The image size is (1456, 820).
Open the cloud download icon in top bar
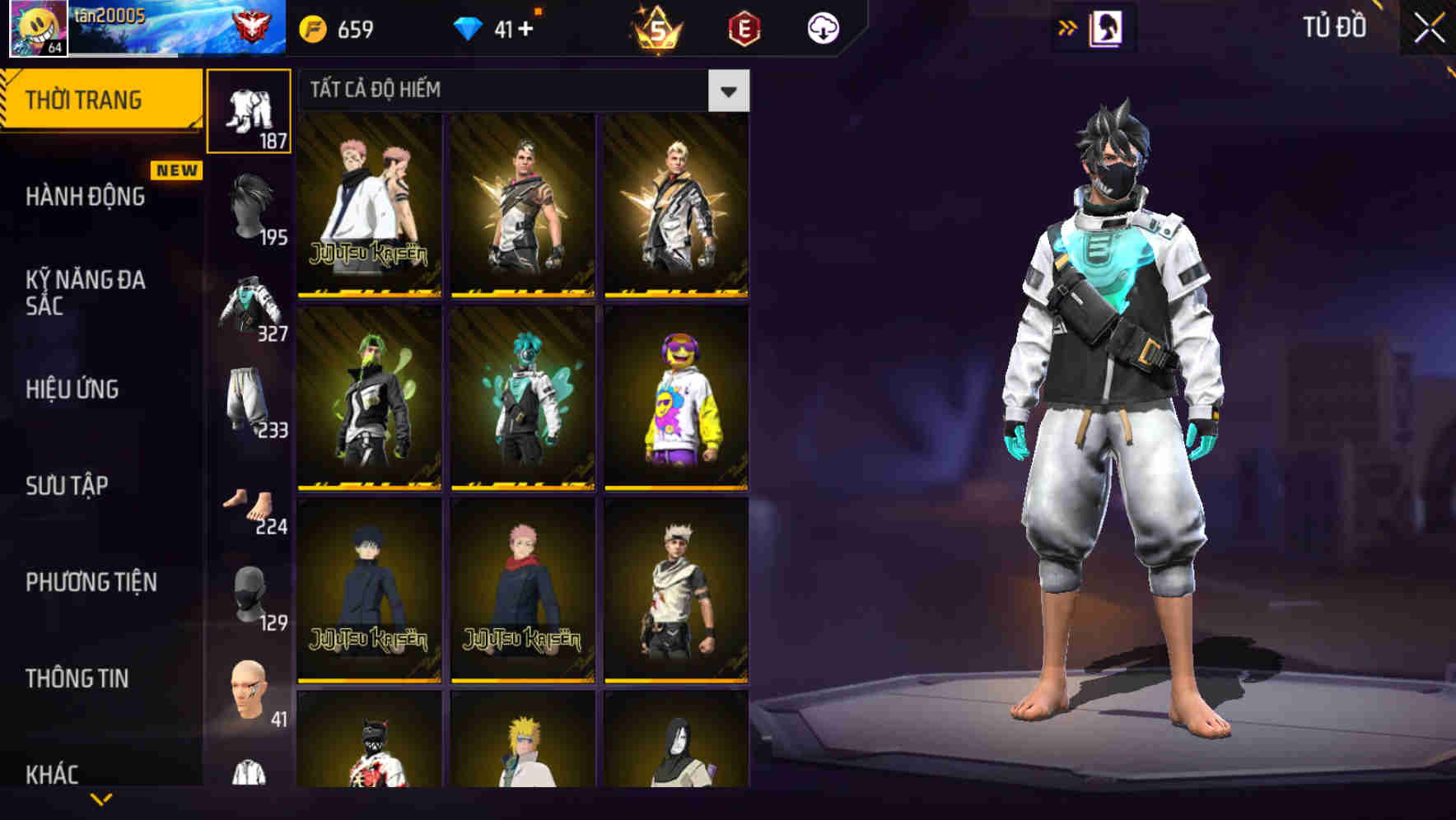pyautogui.click(x=822, y=27)
